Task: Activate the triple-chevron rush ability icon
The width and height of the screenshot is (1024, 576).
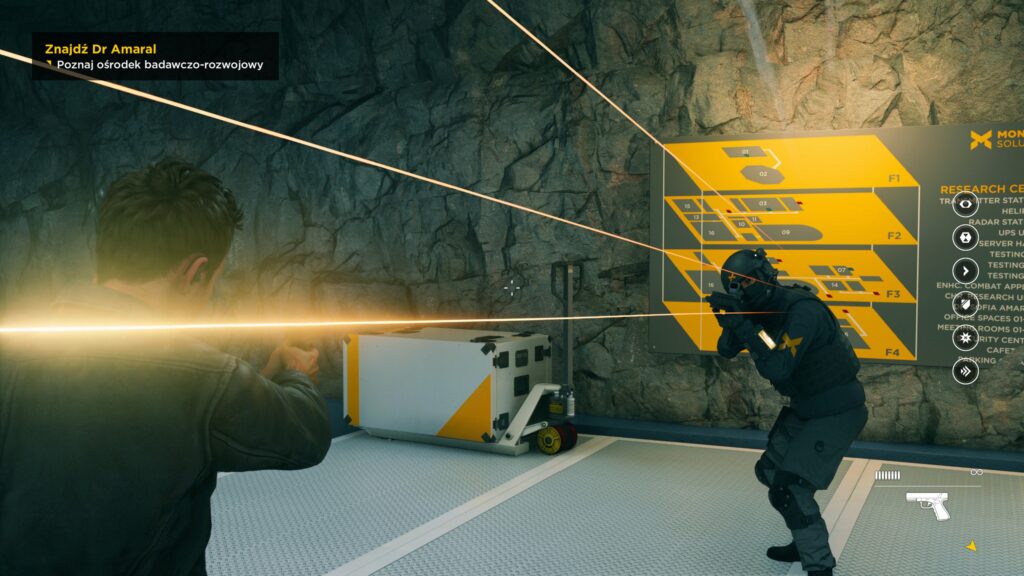Action: 965,372
